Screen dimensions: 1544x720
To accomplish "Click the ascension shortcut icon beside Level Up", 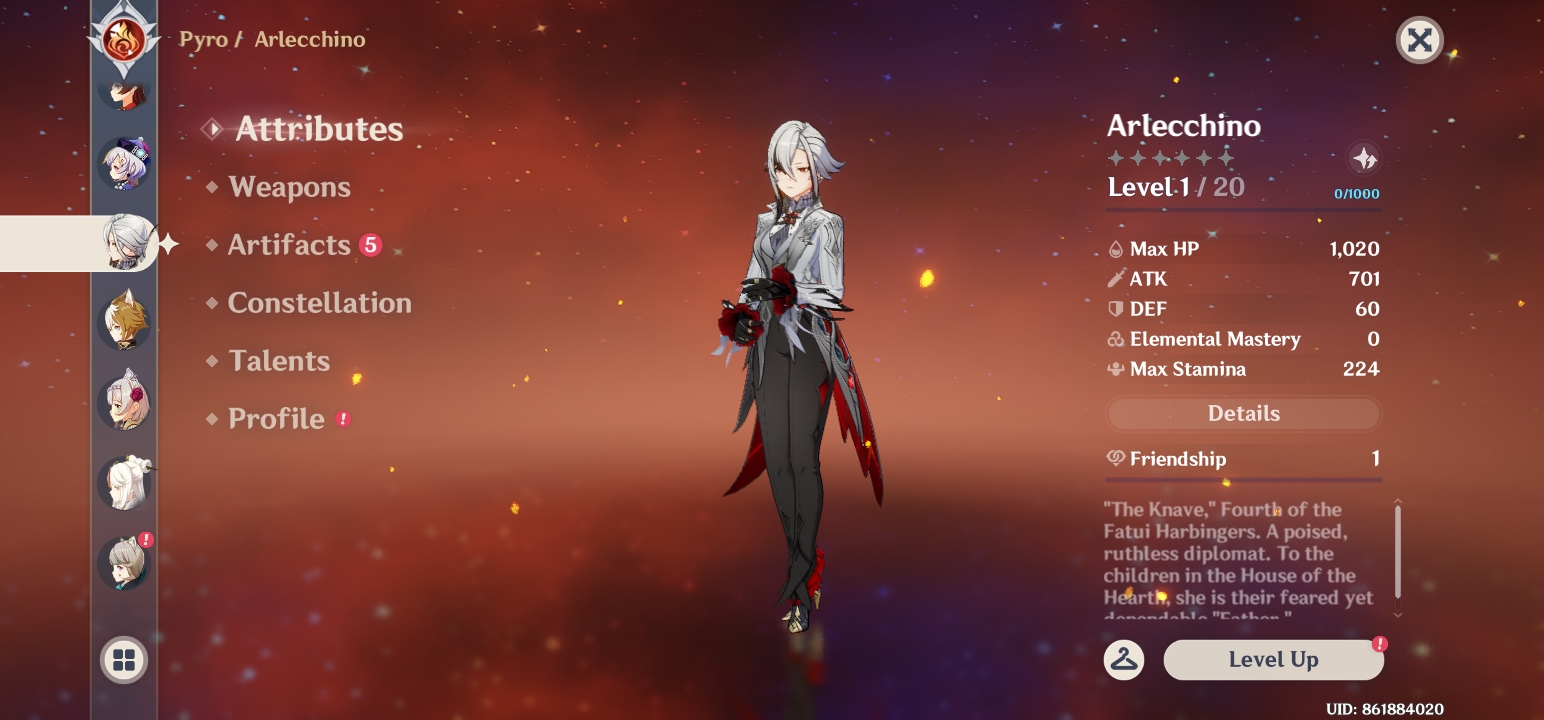I will (1126, 659).
